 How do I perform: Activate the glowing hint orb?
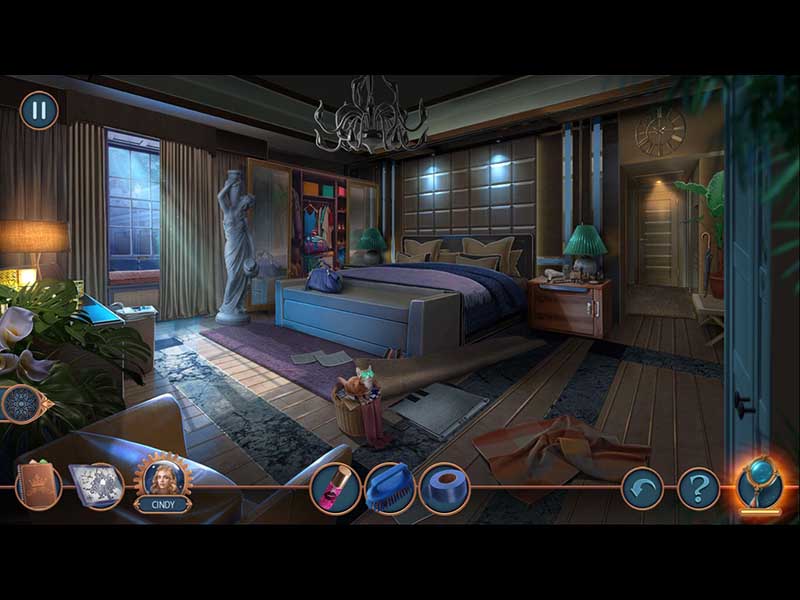pos(758,481)
